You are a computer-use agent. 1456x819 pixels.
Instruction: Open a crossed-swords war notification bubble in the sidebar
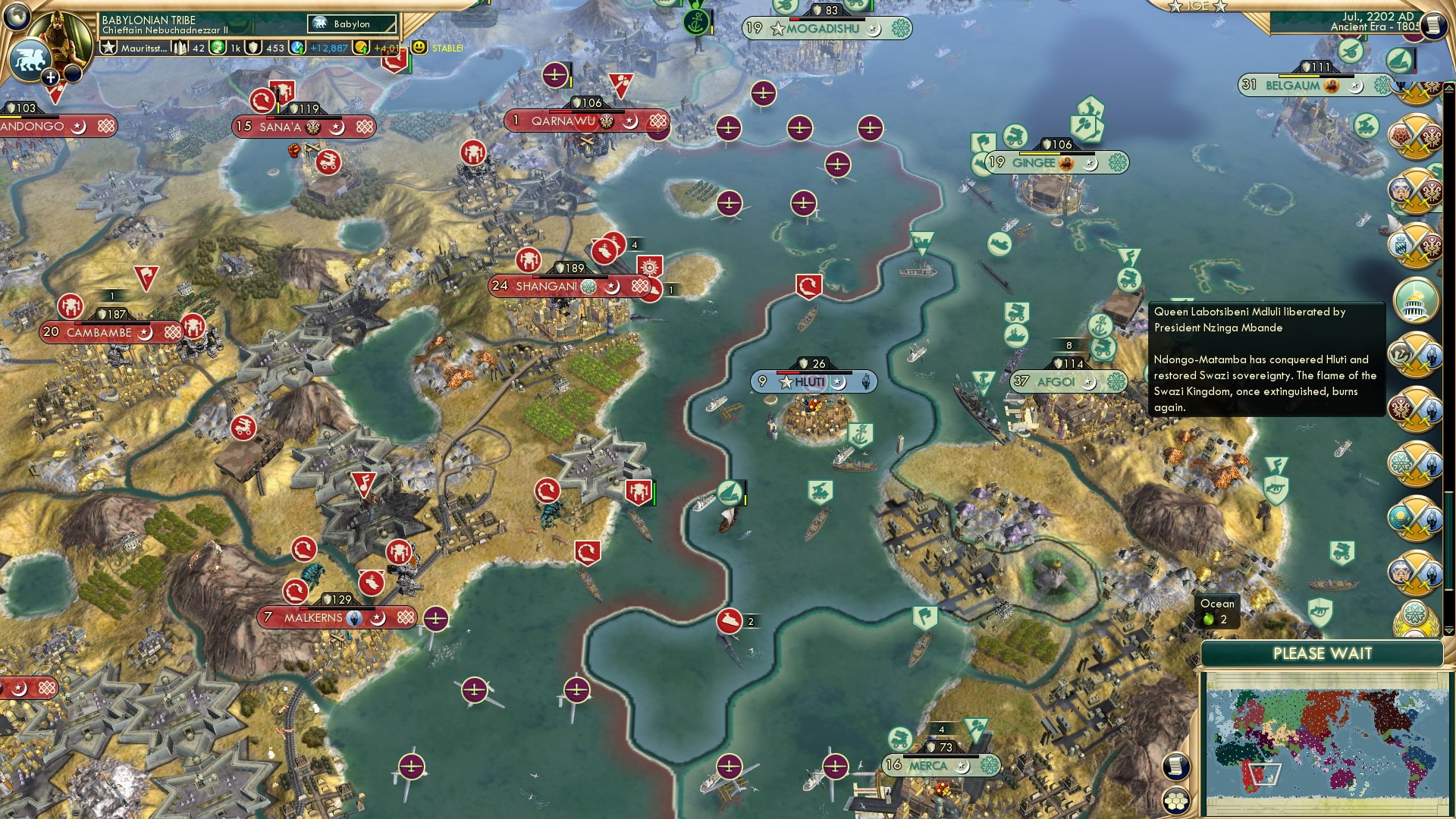[x=1416, y=135]
